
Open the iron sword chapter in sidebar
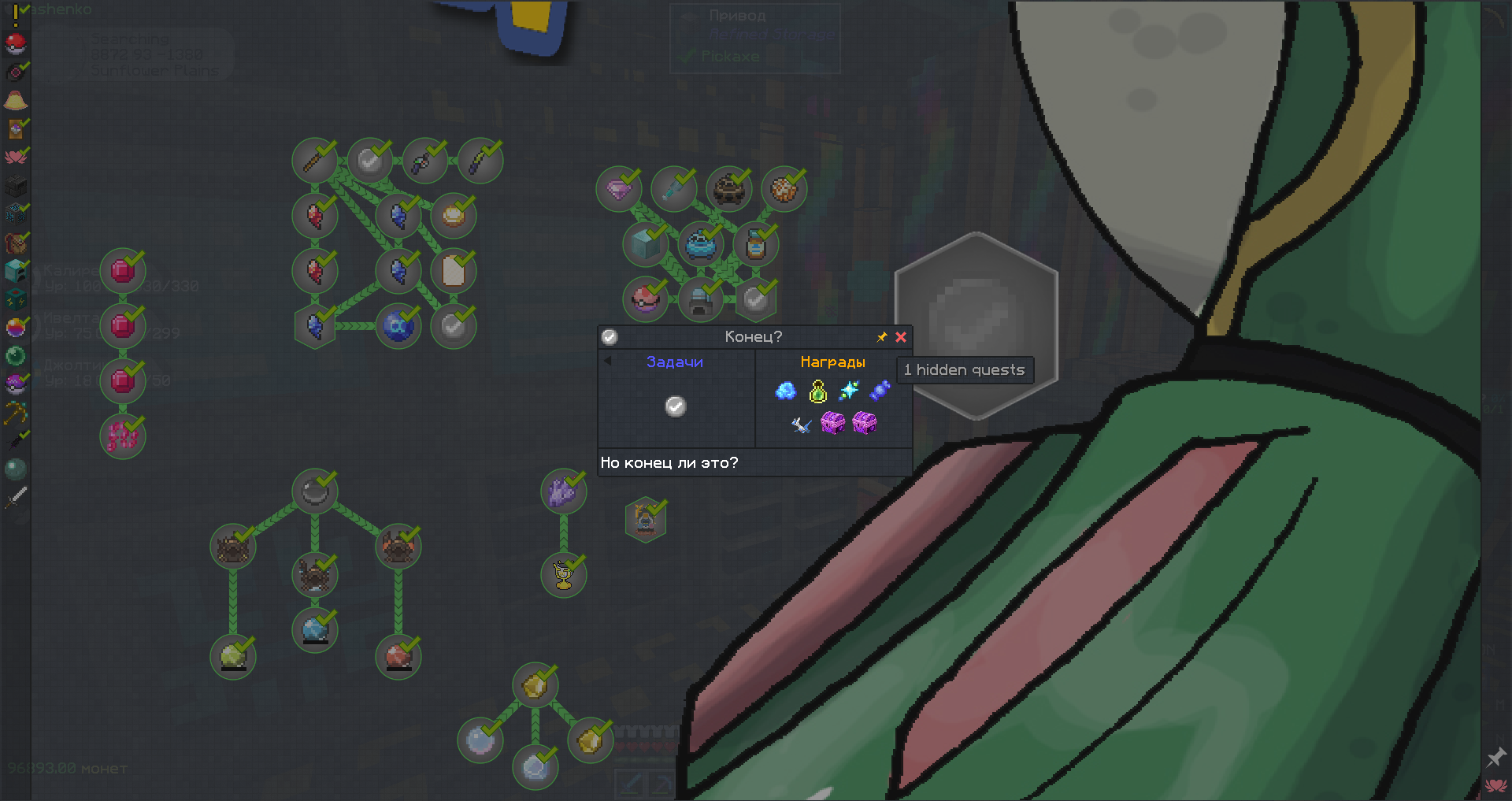click(x=16, y=498)
